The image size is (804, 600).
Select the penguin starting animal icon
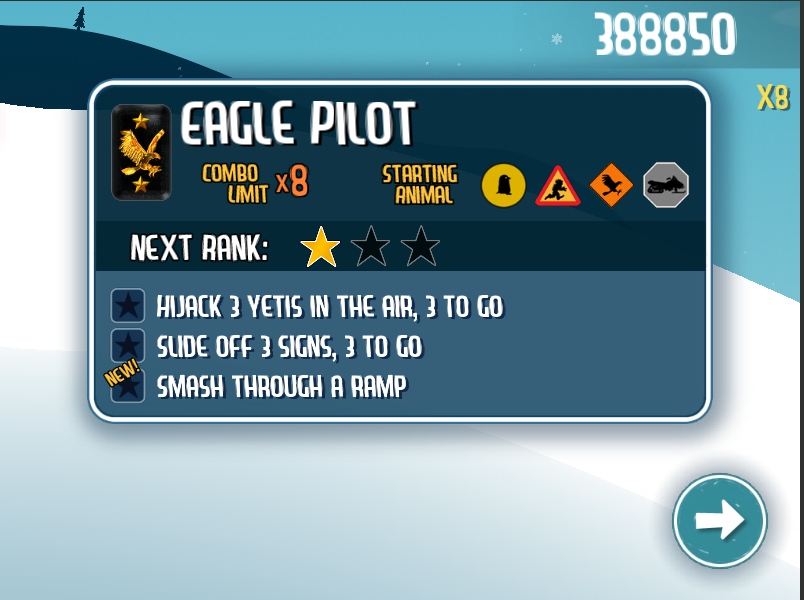[x=504, y=185]
